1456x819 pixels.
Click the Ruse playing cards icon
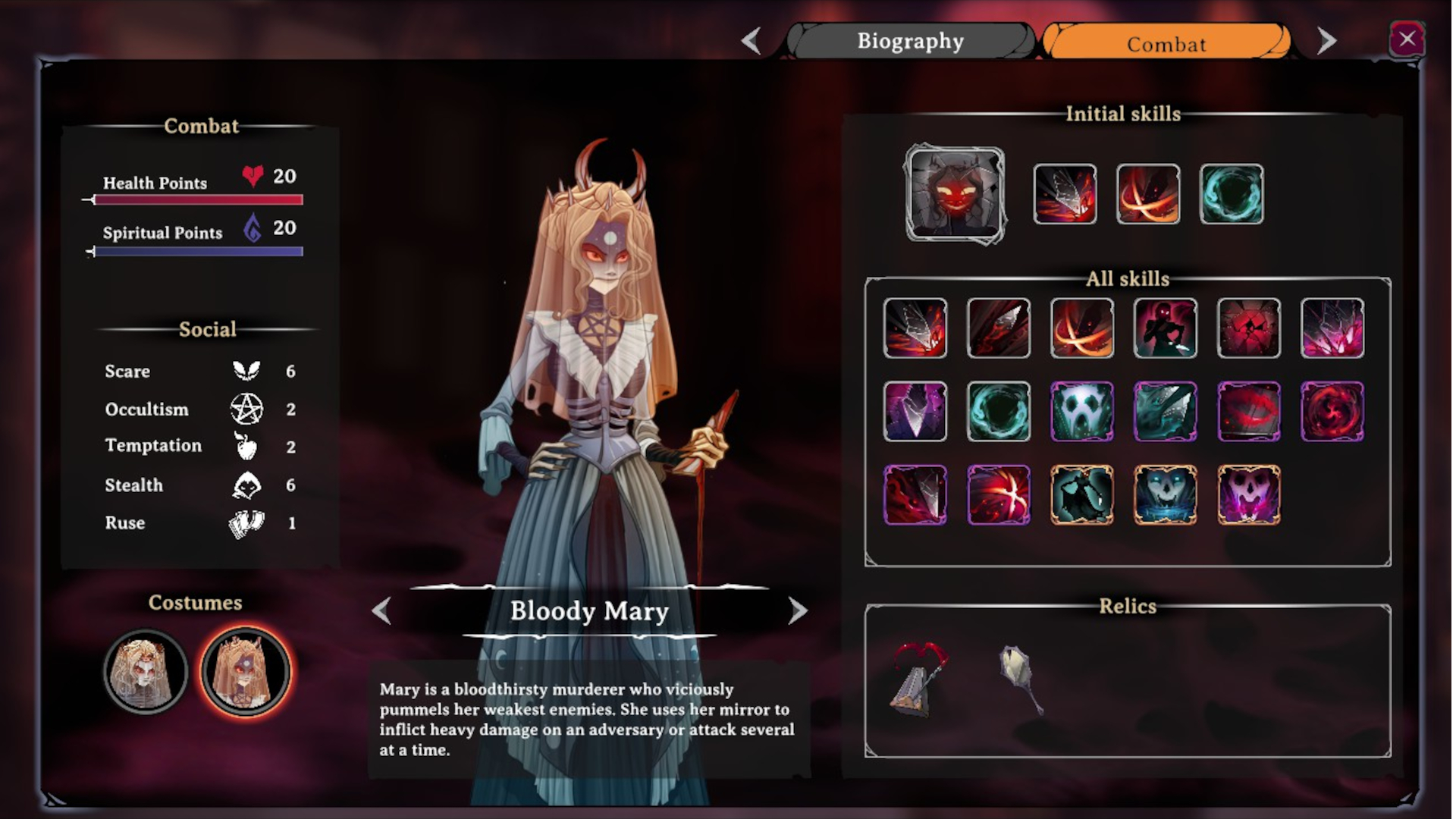[246, 522]
